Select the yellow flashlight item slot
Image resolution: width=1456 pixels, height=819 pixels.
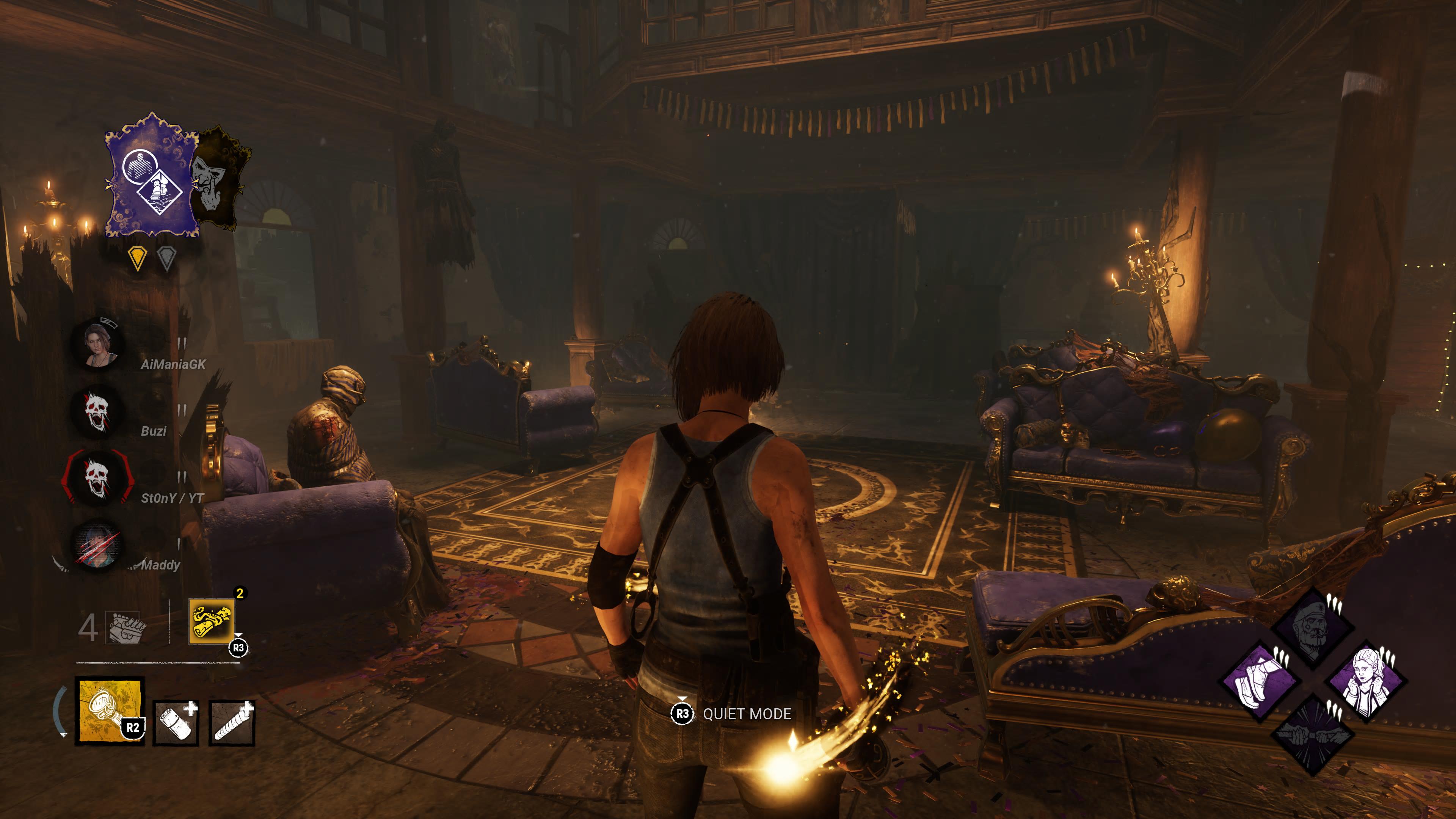110,711
